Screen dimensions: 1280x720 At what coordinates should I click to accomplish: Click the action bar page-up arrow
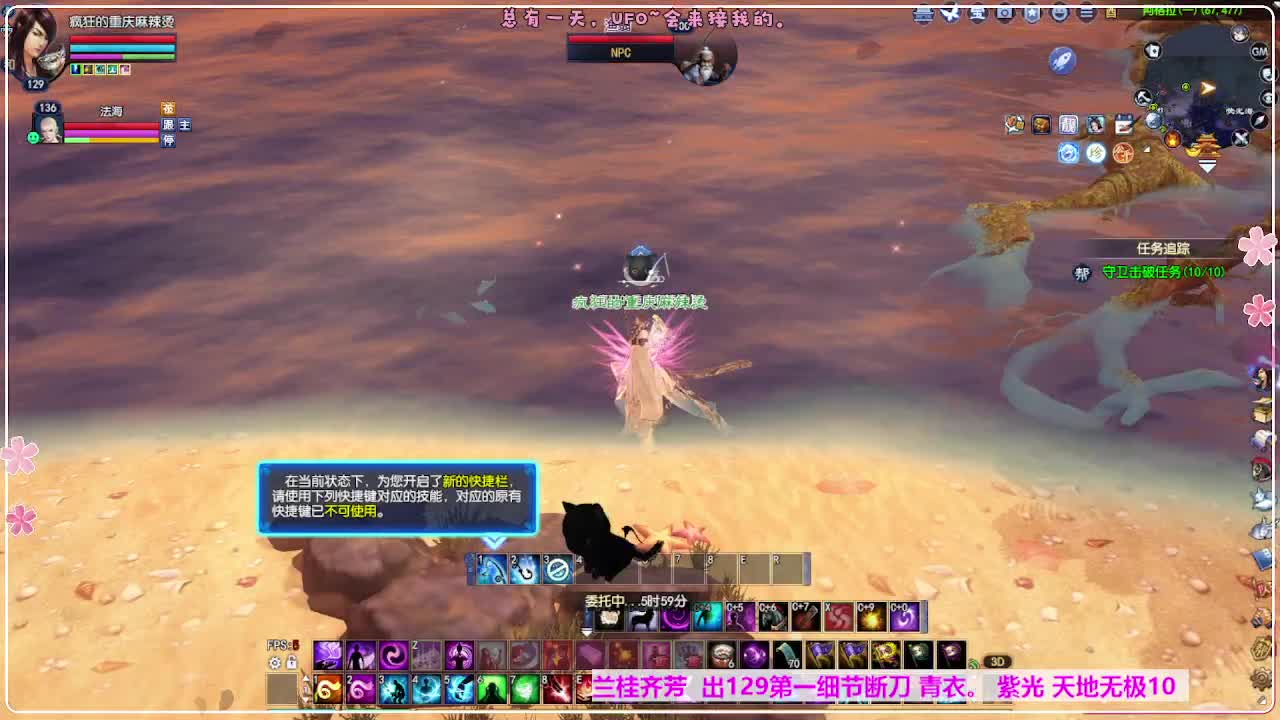pos(306,678)
